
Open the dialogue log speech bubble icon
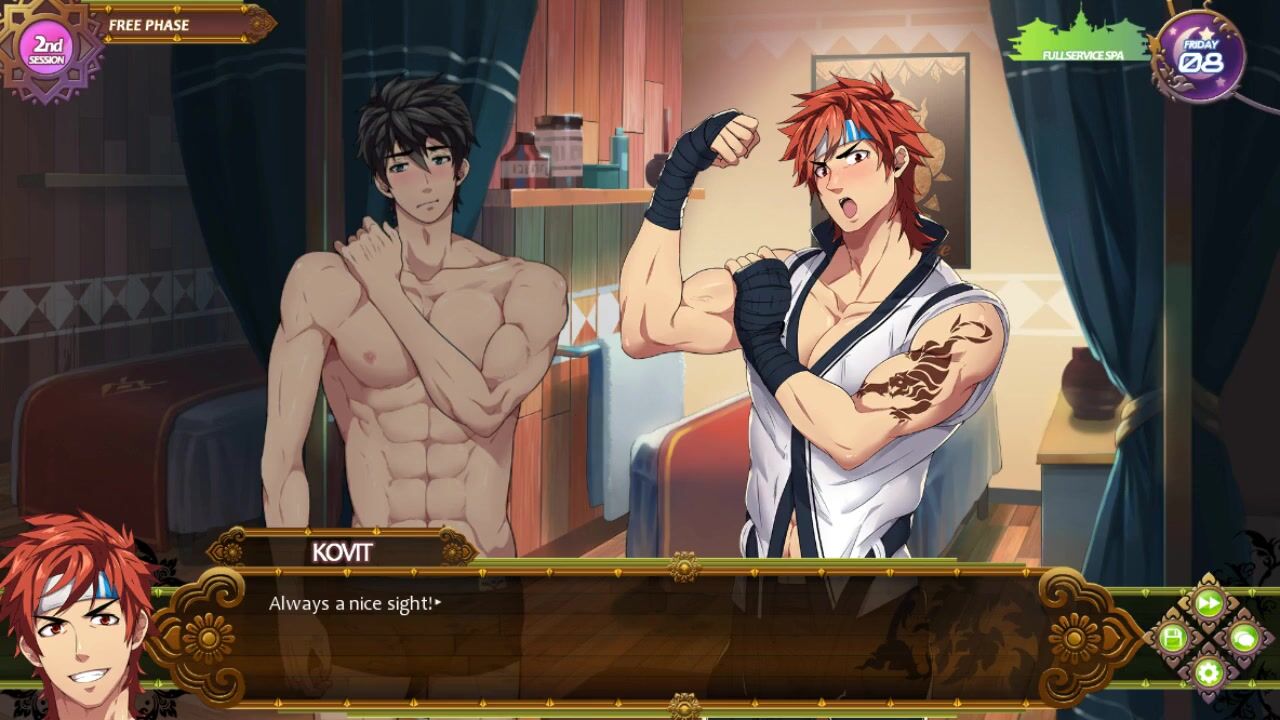pyautogui.click(x=1243, y=637)
